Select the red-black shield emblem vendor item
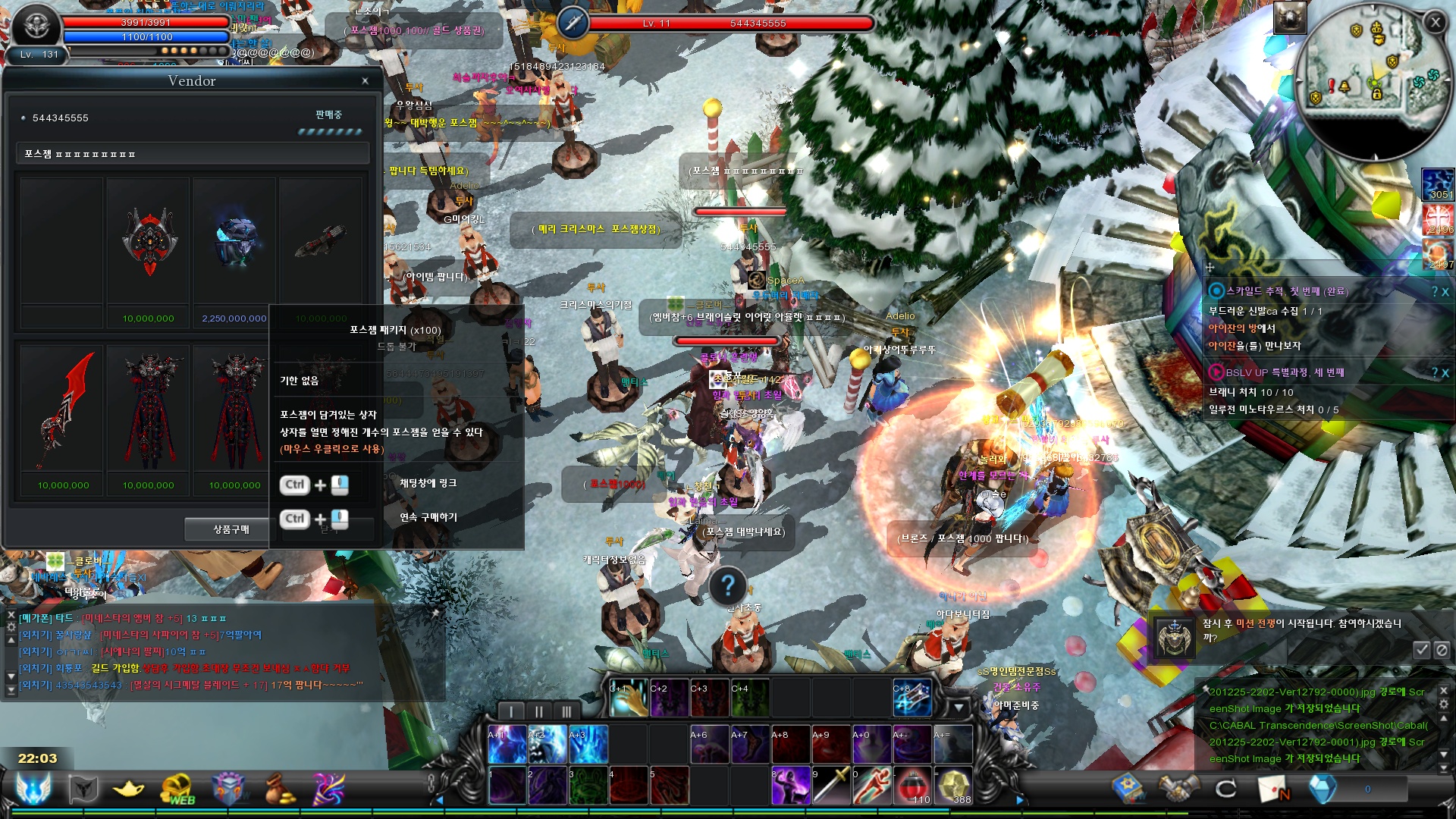 tap(149, 243)
